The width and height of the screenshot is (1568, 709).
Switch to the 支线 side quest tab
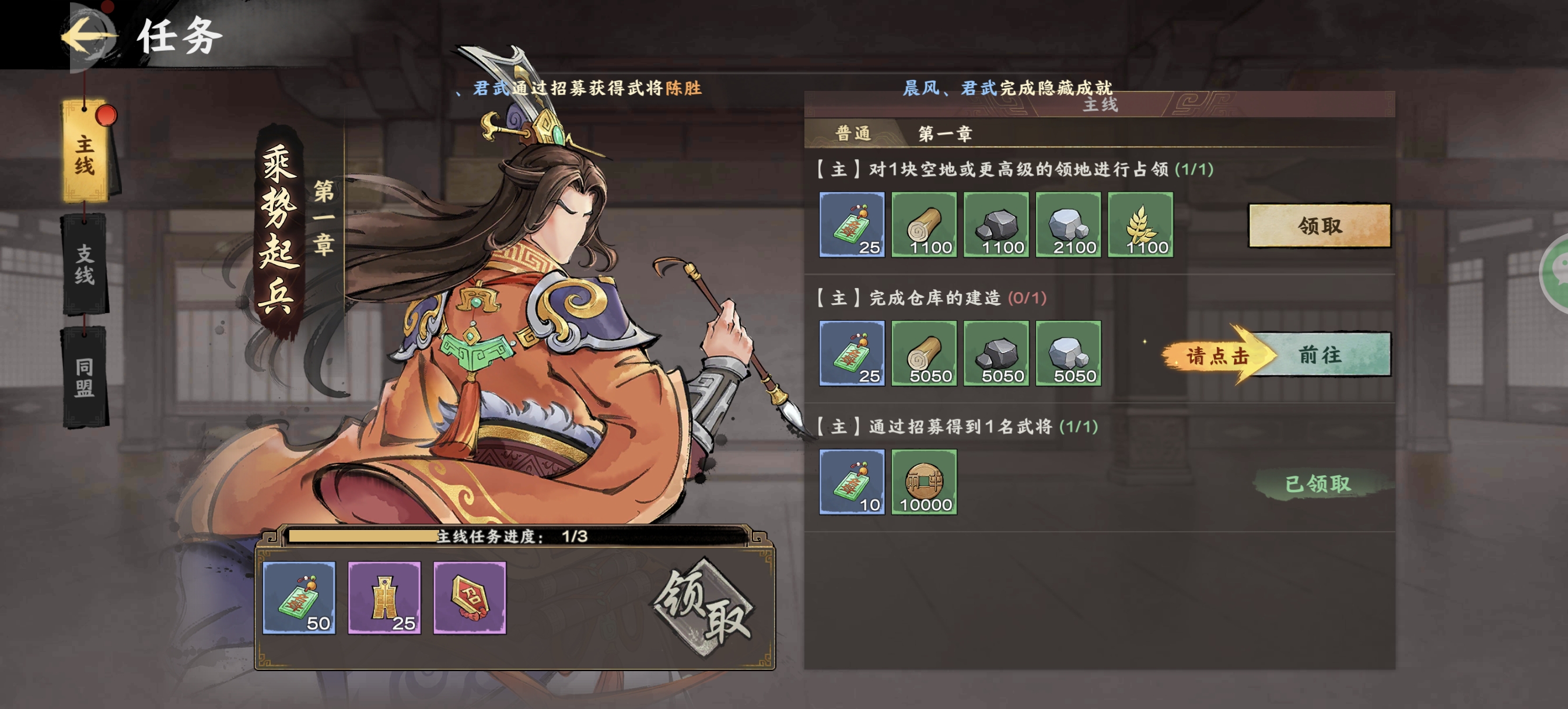point(85,264)
